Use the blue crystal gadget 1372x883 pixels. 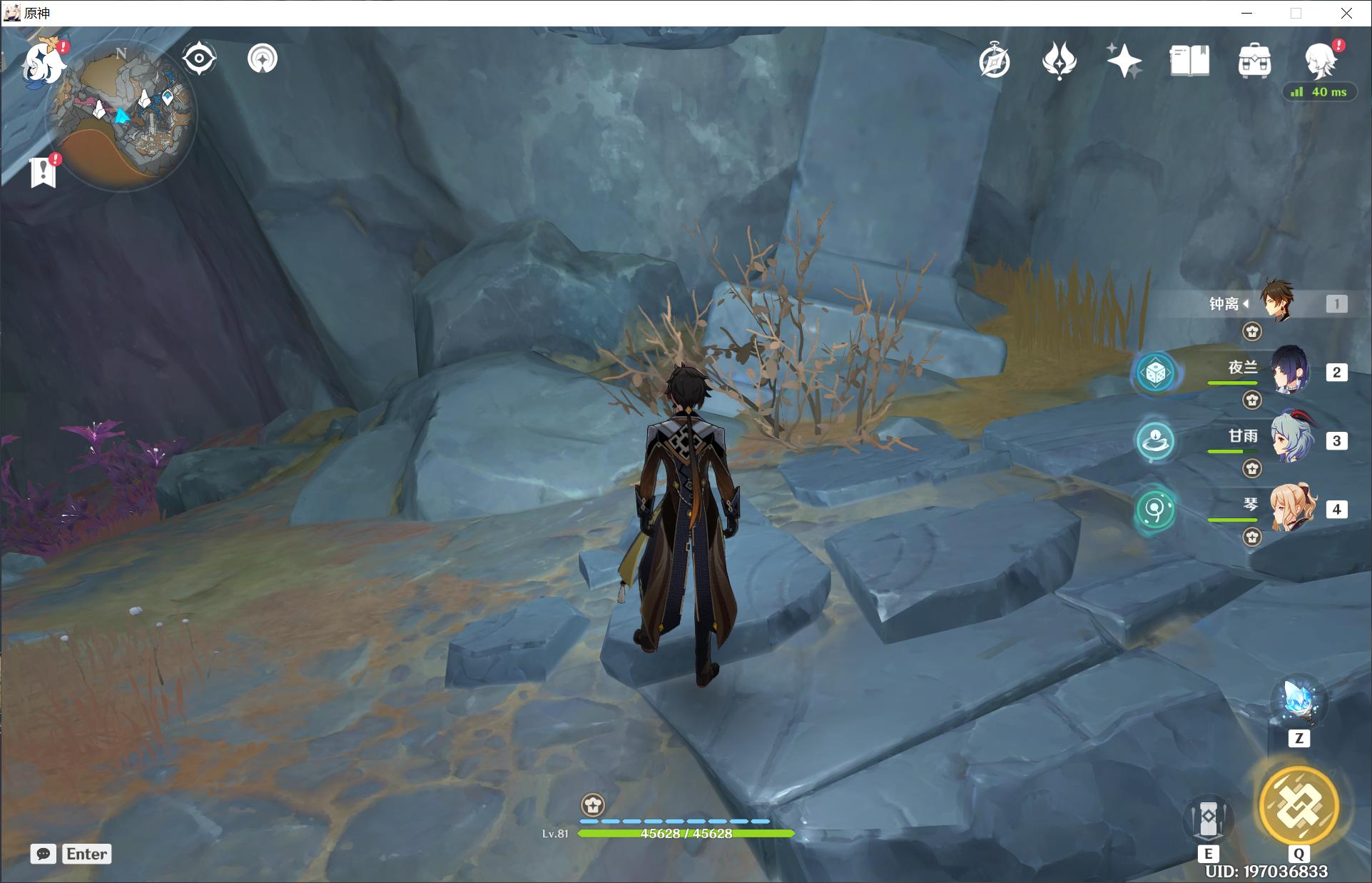tap(1299, 701)
